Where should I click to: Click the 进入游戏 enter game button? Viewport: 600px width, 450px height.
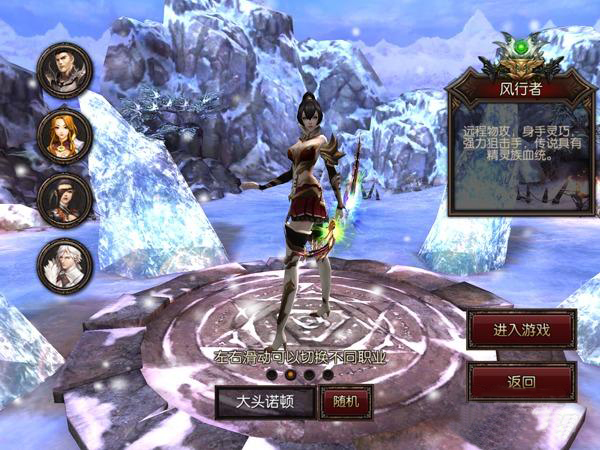pyautogui.click(x=521, y=329)
